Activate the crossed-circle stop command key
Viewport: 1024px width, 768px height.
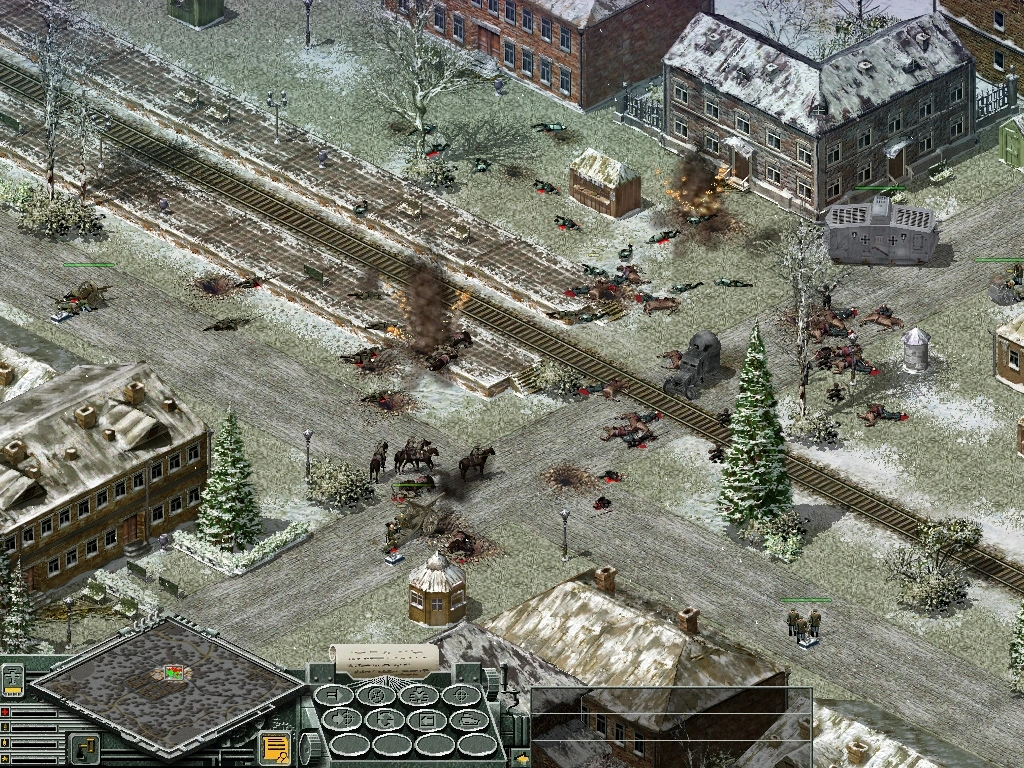point(377,696)
